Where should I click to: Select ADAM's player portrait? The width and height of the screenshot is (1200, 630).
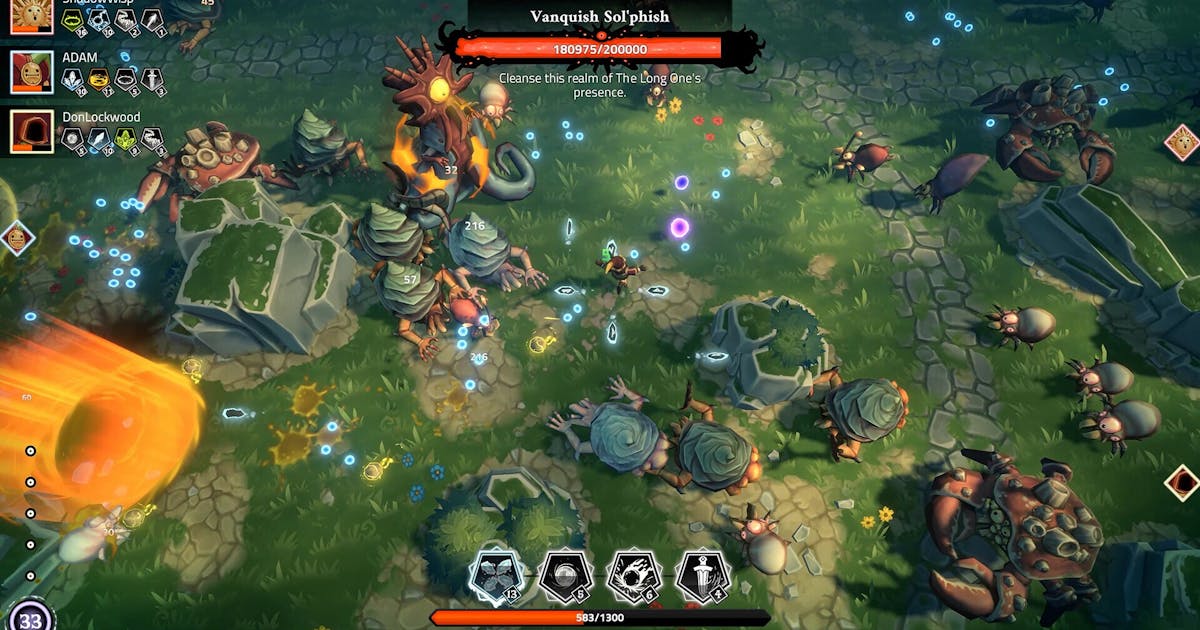click(x=31, y=72)
